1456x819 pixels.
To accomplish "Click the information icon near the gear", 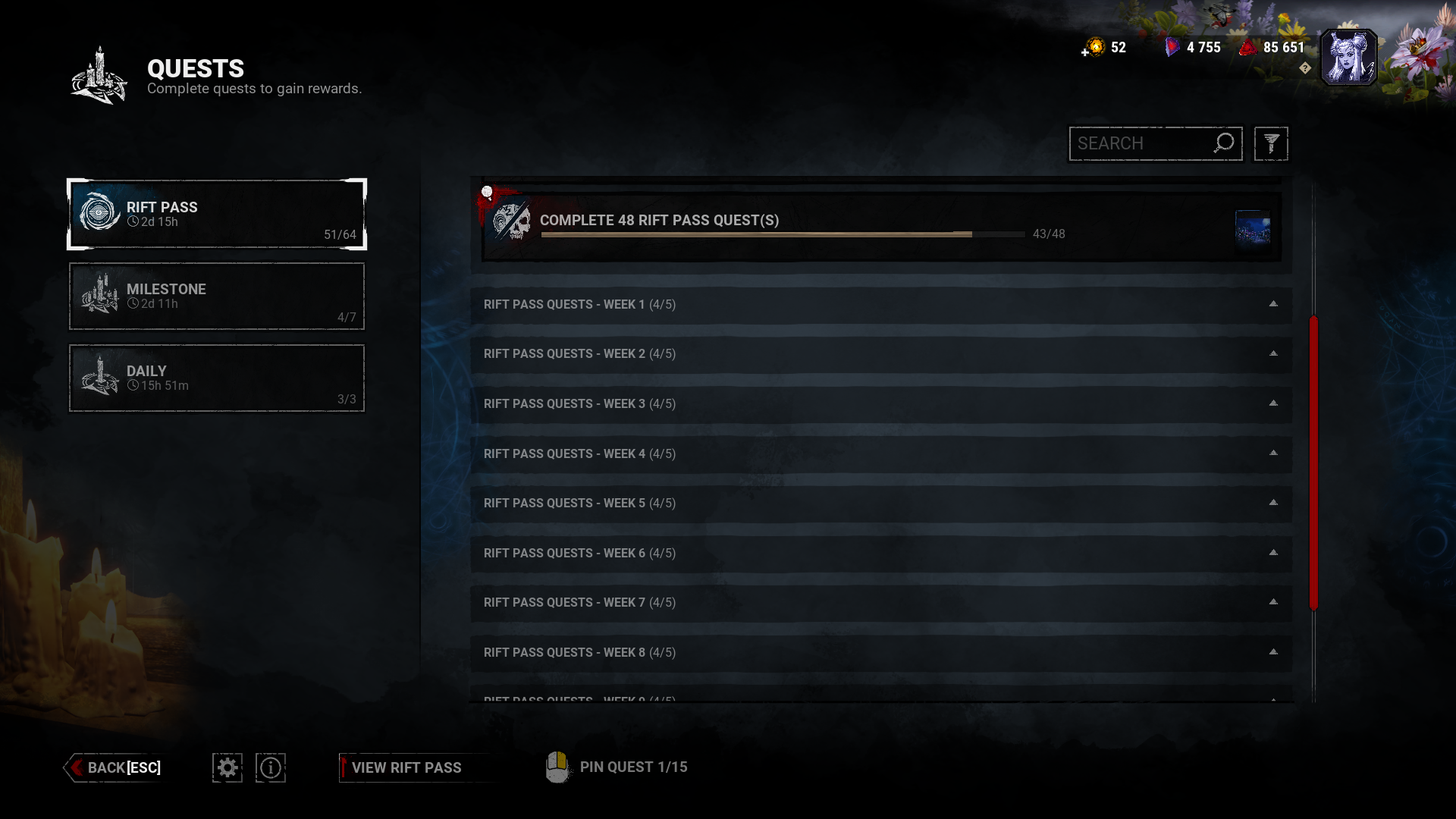I will (x=271, y=767).
